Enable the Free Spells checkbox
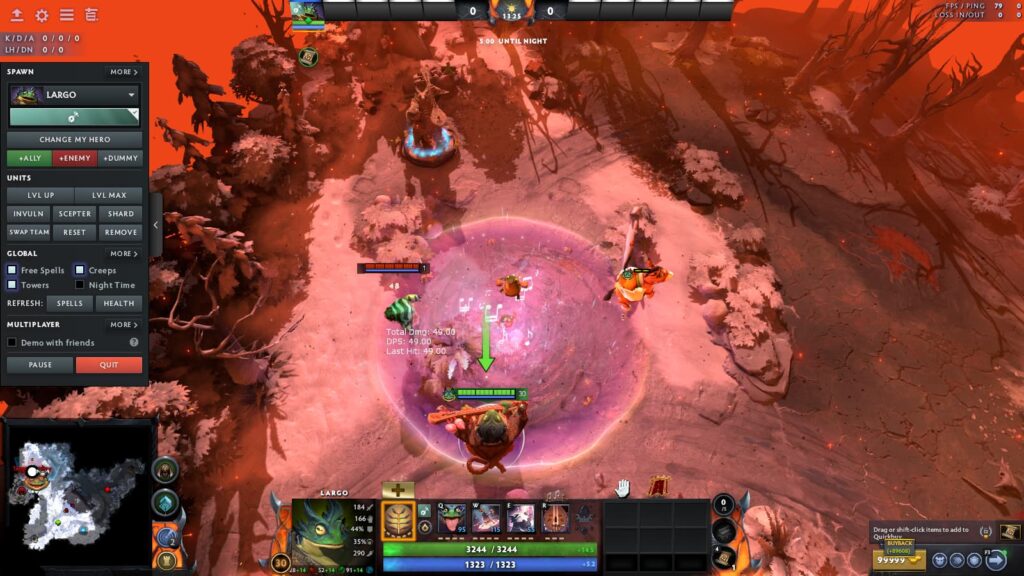This screenshot has width=1024, height=576. tap(12, 270)
